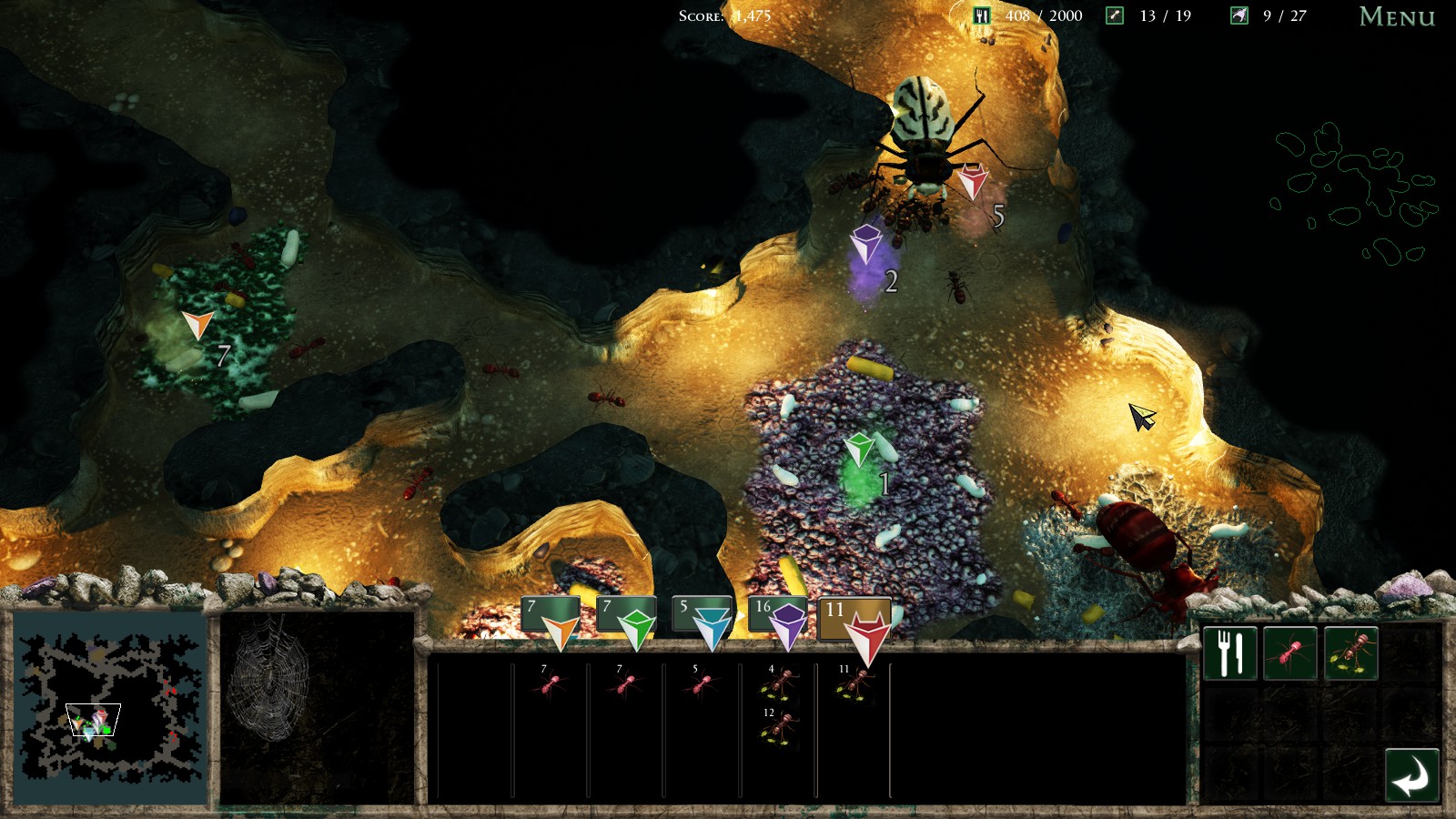
Task: Select the purple pheromone marker numbered 2
Action: pos(865,244)
